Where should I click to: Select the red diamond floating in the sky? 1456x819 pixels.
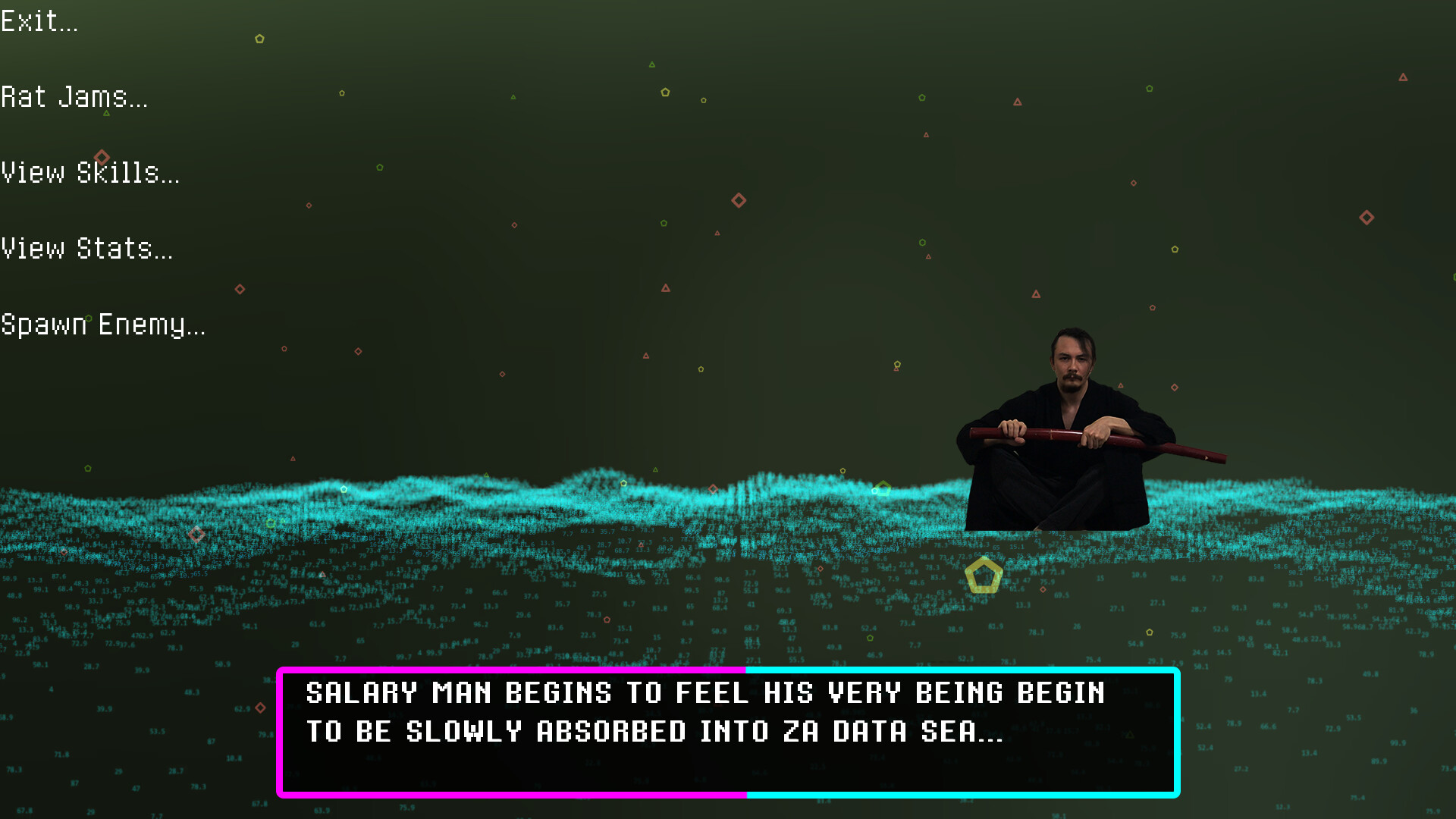738,200
